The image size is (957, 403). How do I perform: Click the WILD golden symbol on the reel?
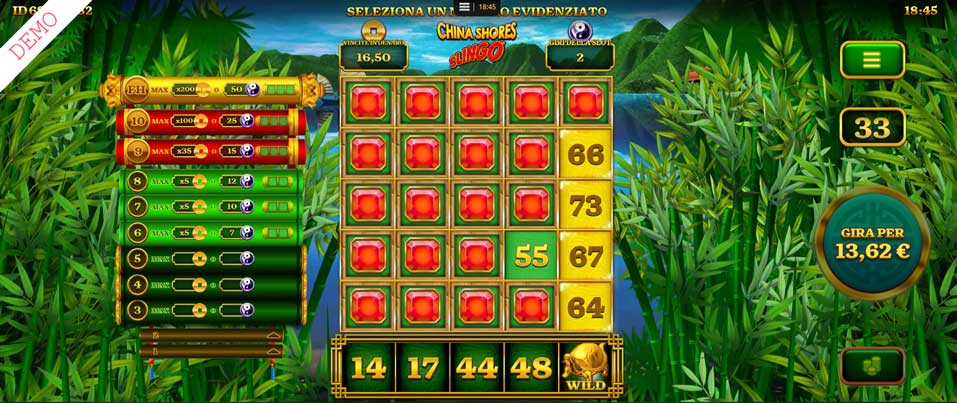coord(586,367)
